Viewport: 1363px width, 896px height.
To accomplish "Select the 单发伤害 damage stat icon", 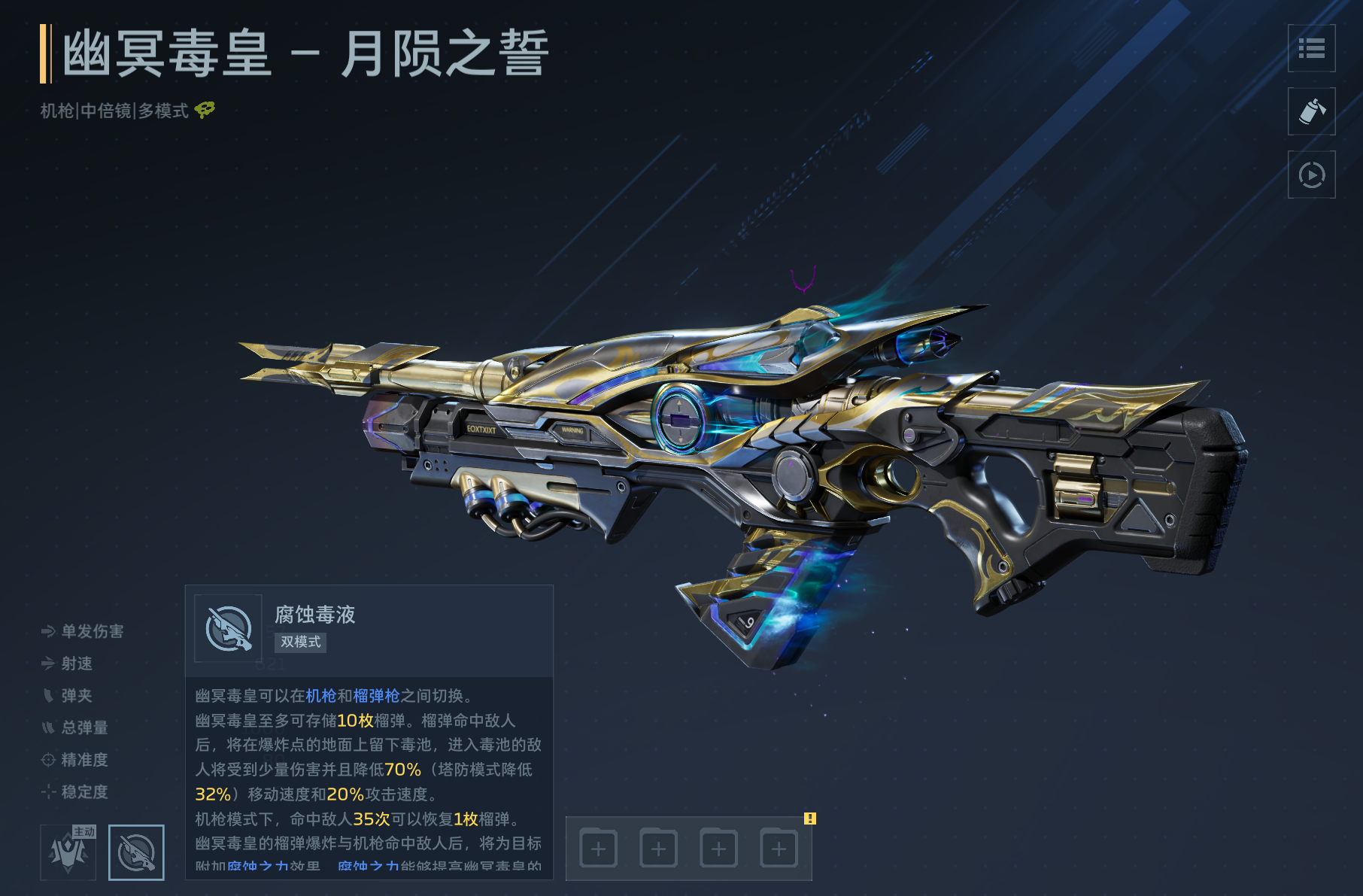I will click(47, 631).
